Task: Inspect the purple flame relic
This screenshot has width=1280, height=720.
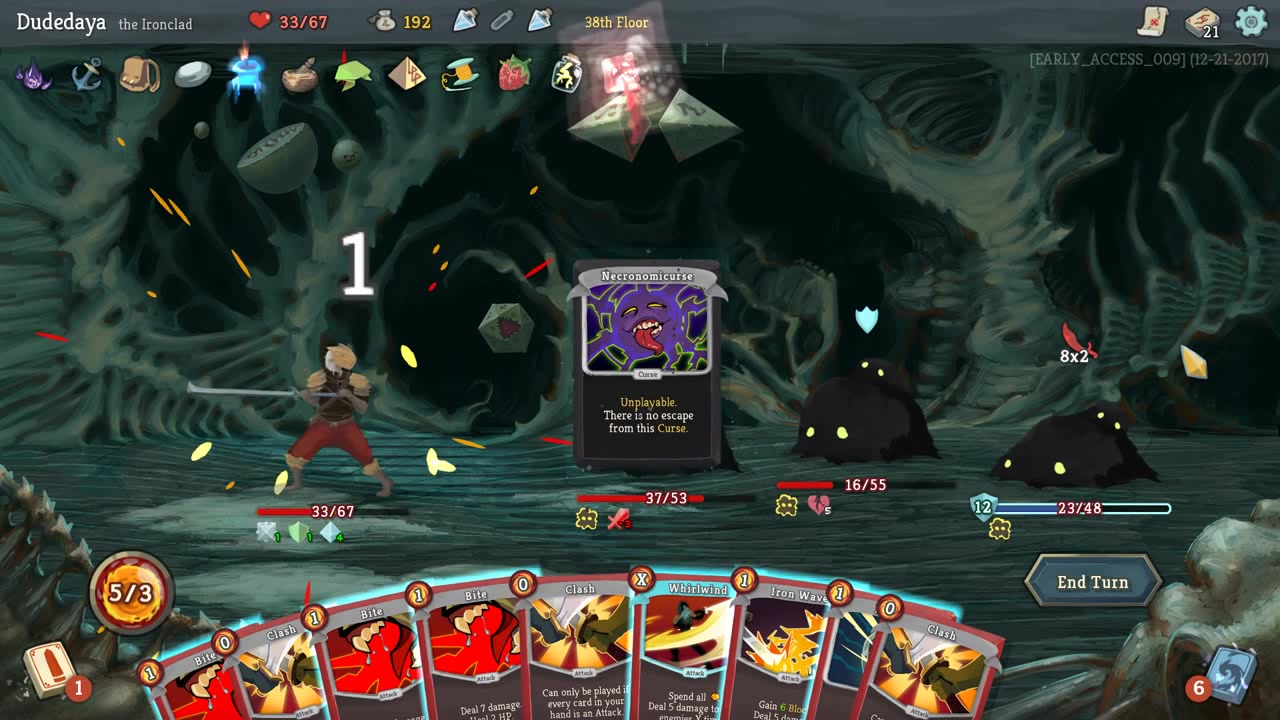Action: [x=34, y=74]
